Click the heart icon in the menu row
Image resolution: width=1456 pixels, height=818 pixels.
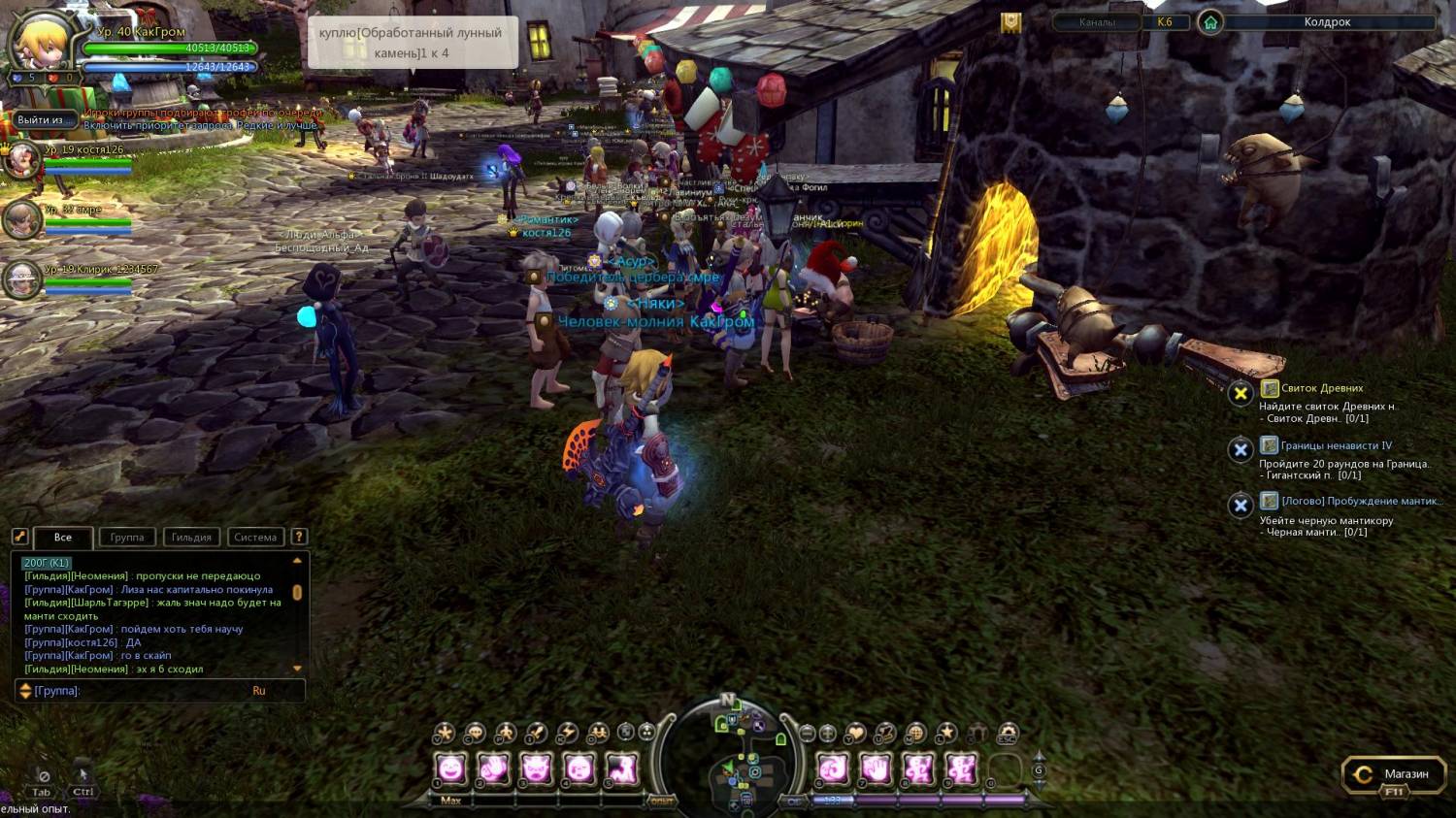coord(855,734)
